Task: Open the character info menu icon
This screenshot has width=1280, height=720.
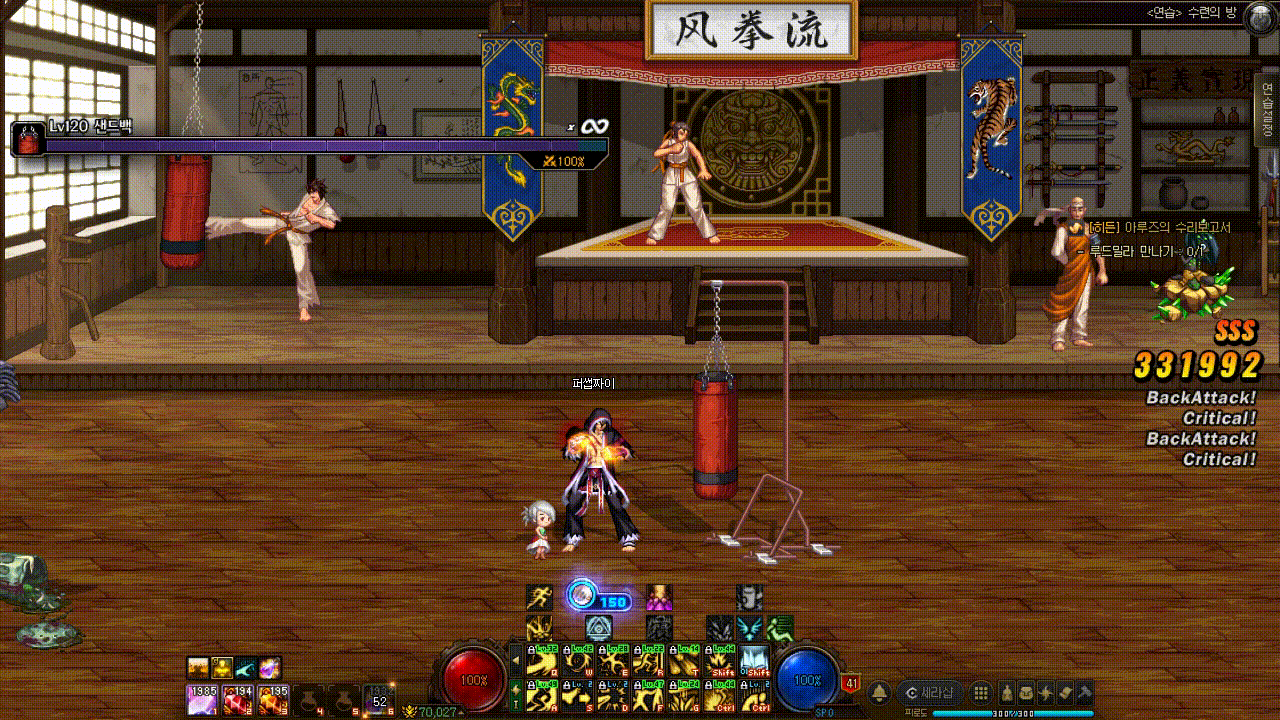Action: coord(1005,692)
